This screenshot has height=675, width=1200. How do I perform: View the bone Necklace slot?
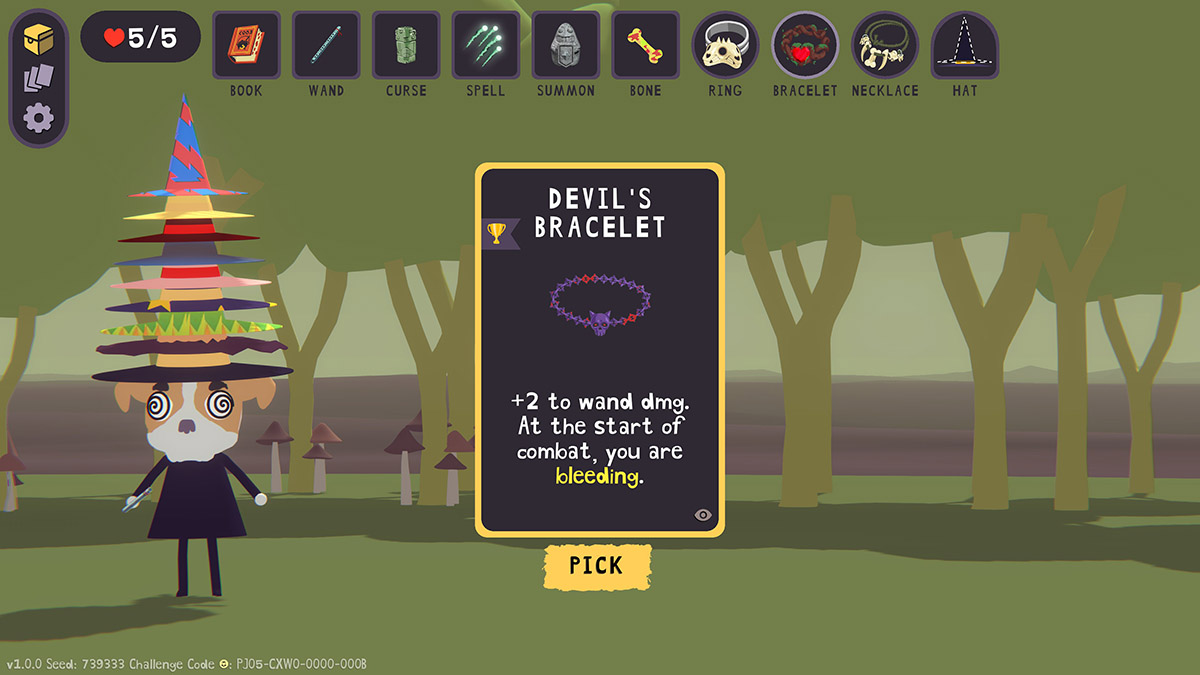(885, 45)
